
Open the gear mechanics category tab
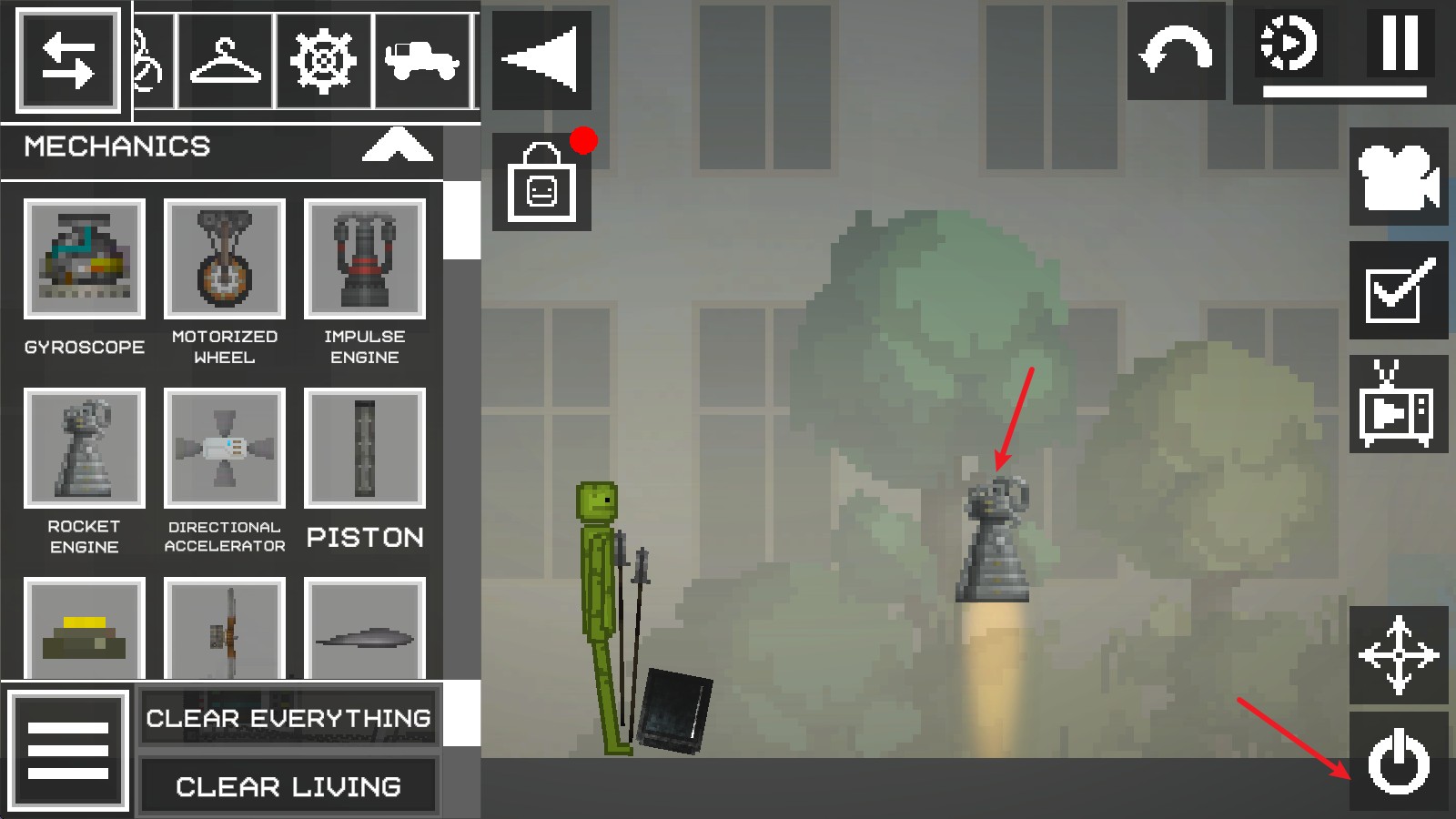(323, 61)
